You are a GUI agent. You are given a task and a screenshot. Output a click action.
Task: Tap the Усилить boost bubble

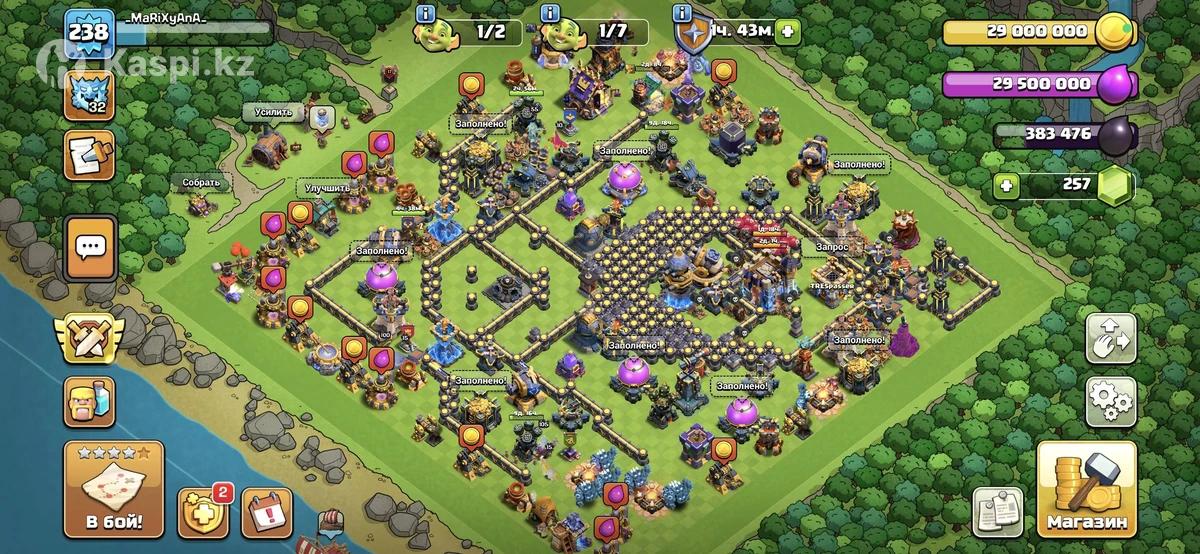point(273,112)
